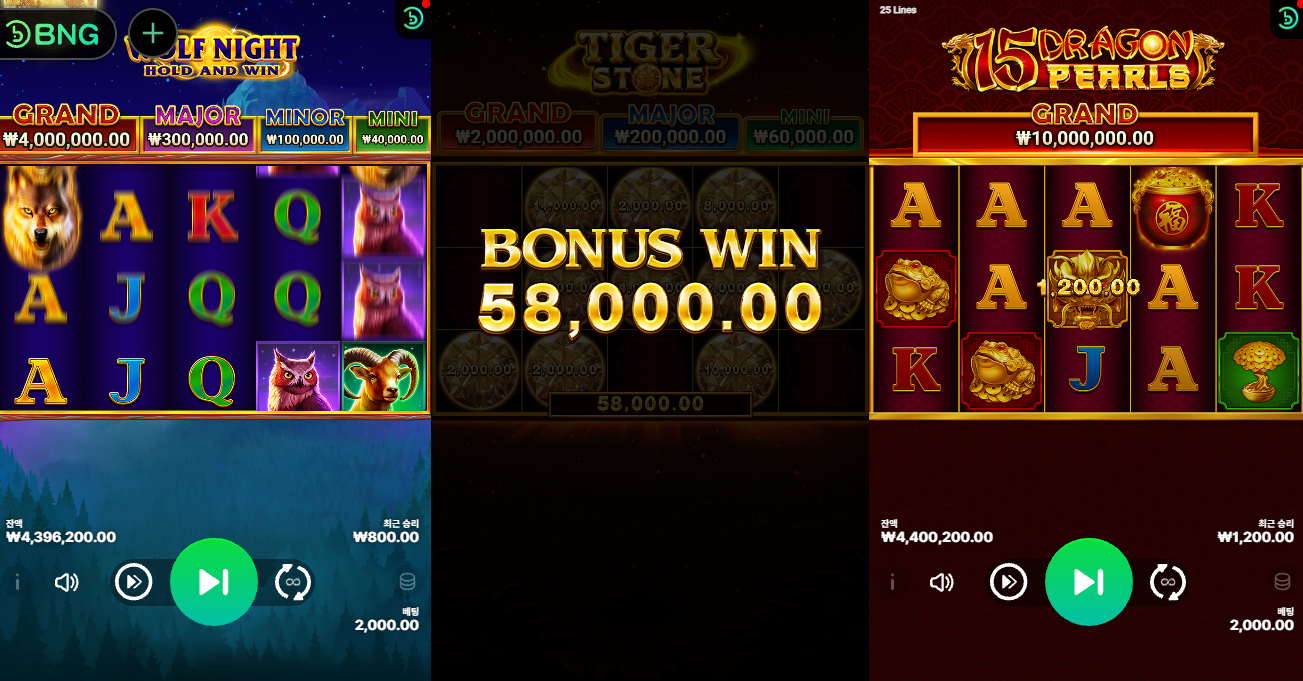The height and width of the screenshot is (681, 1303).
Task: Add another game with the plus button
Action: click(153, 34)
